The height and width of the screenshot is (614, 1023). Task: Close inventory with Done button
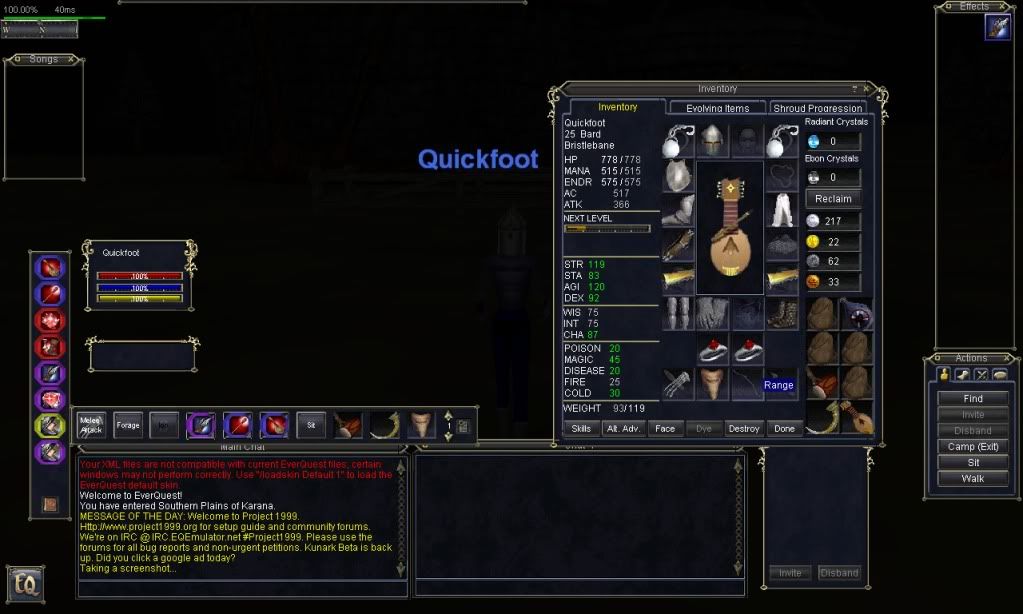pyautogui.click(x=784, y=428)
